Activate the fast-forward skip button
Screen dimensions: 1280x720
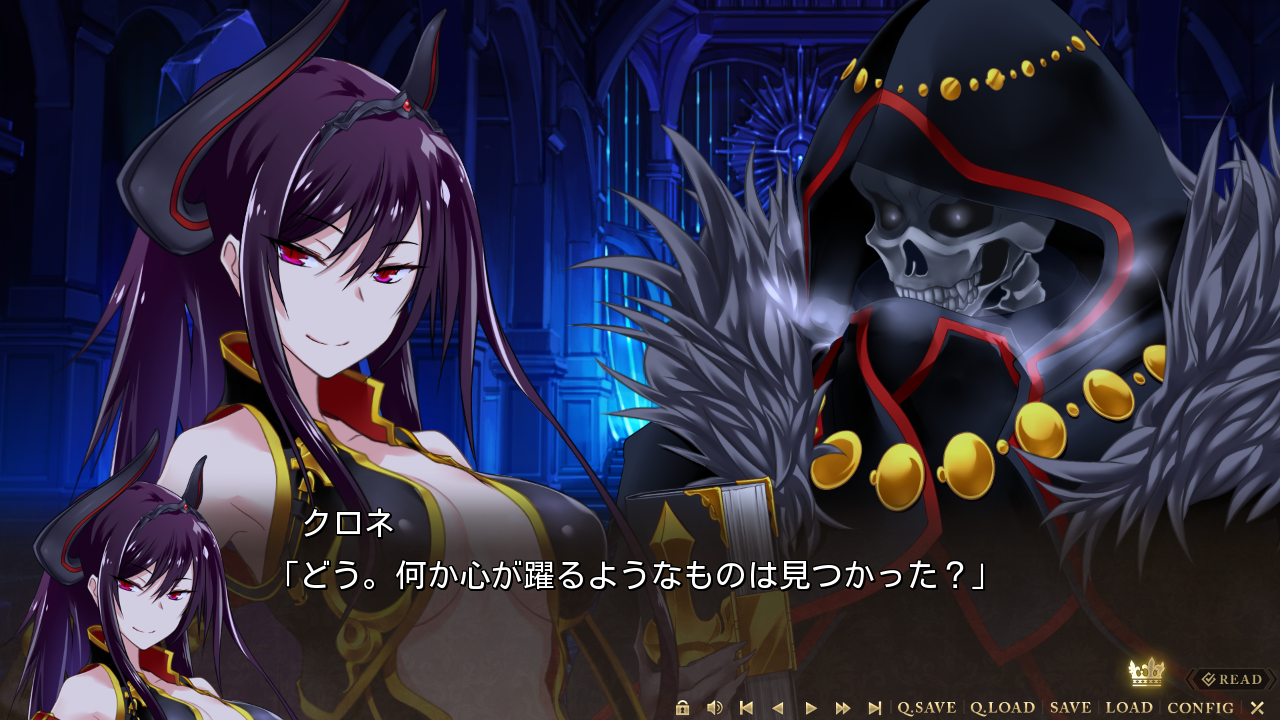(x=843, y=708)
